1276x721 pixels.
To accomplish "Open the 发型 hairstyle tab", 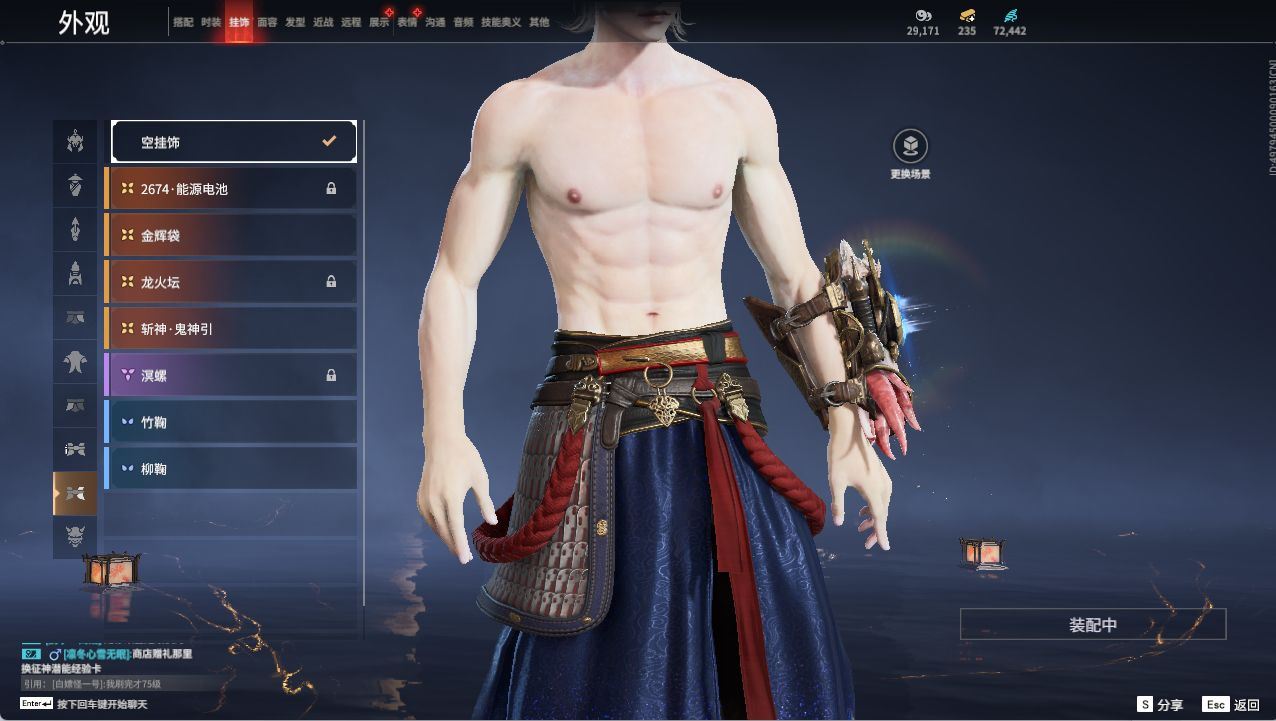I will point(295,22).
